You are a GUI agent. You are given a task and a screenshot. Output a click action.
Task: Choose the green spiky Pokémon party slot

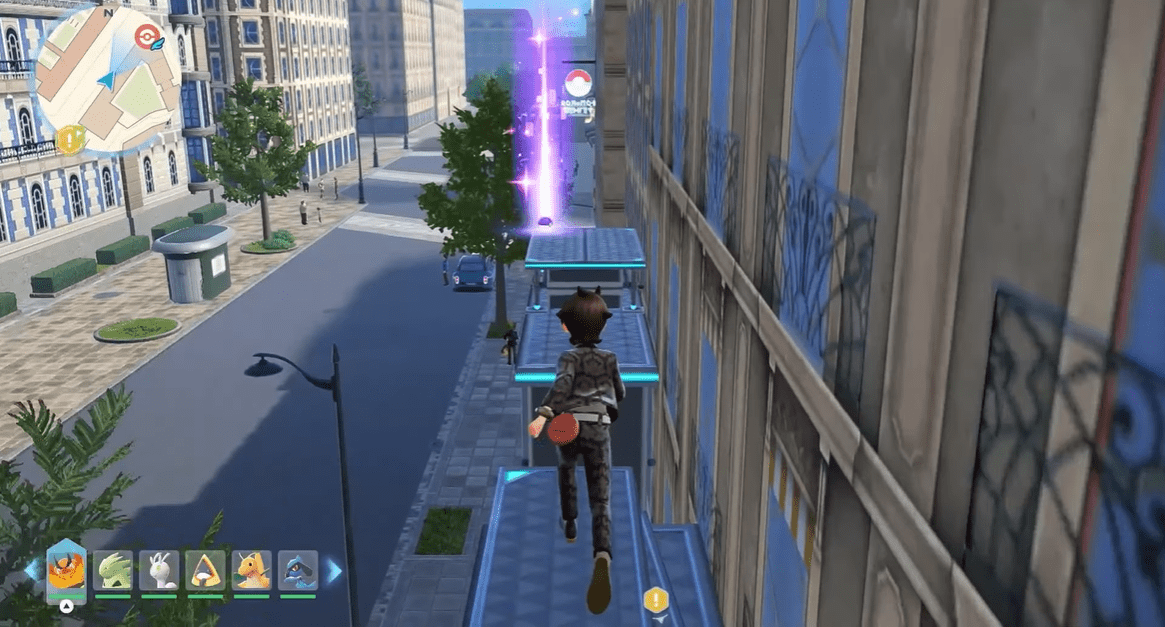tap(113, 570)
